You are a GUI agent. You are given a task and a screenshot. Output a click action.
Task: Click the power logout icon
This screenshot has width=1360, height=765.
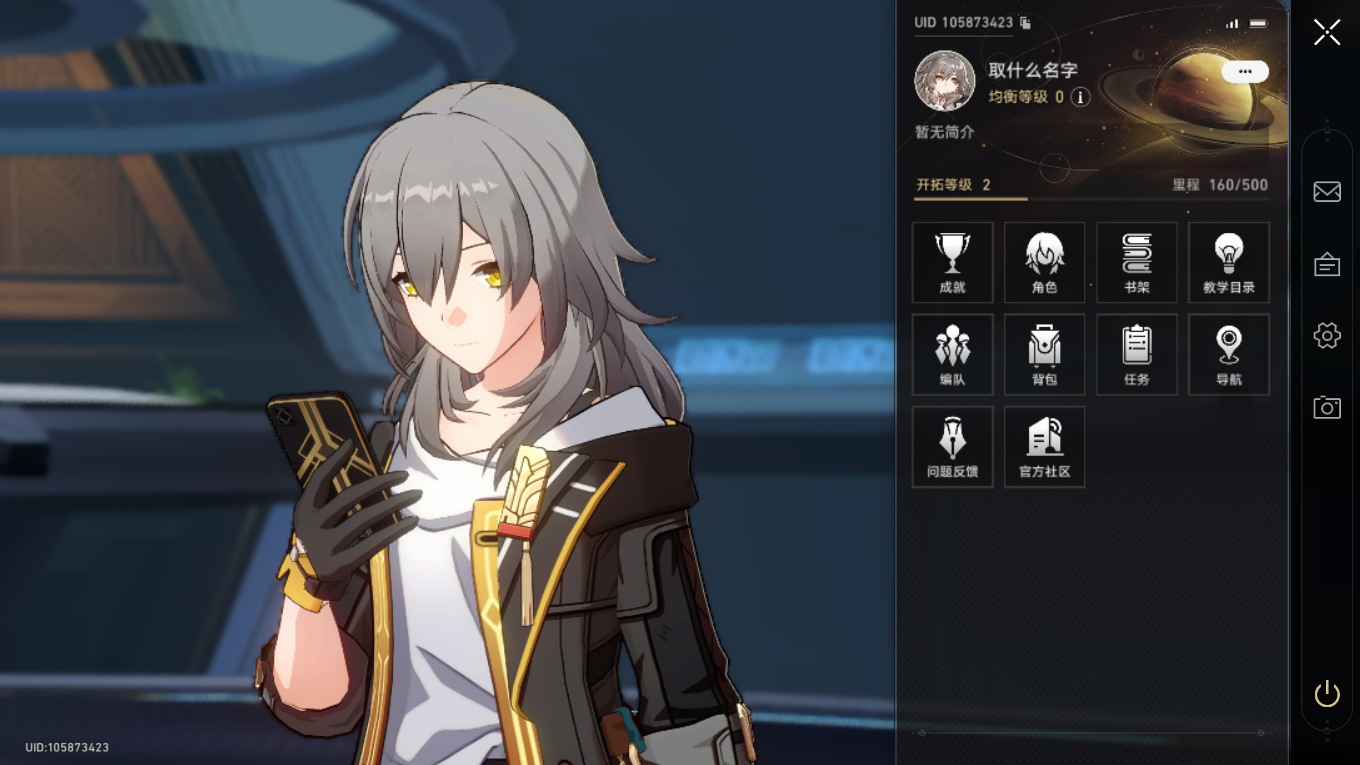click(x=1327, y=693)
